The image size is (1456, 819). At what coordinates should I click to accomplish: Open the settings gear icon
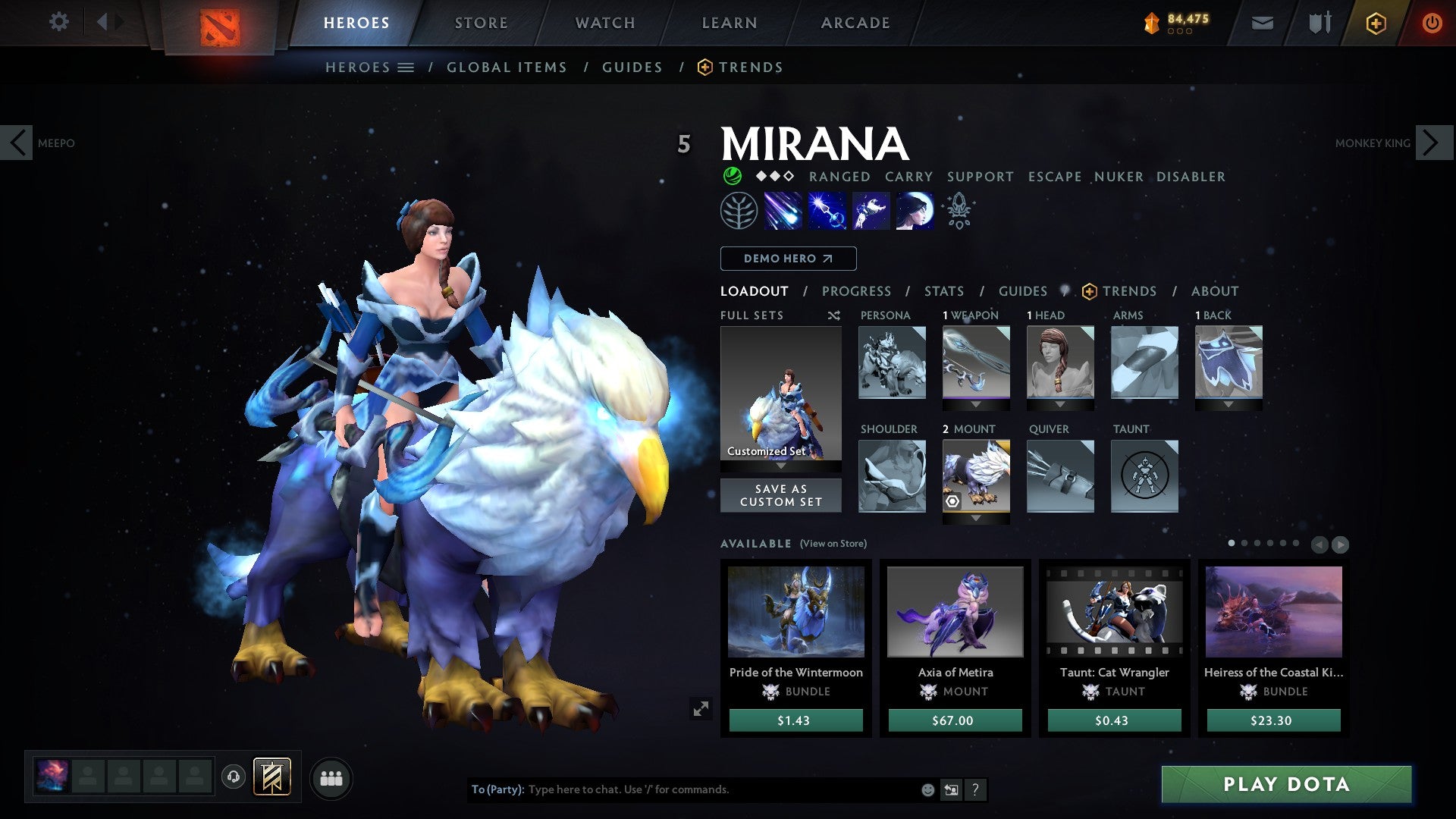point(59,22)
